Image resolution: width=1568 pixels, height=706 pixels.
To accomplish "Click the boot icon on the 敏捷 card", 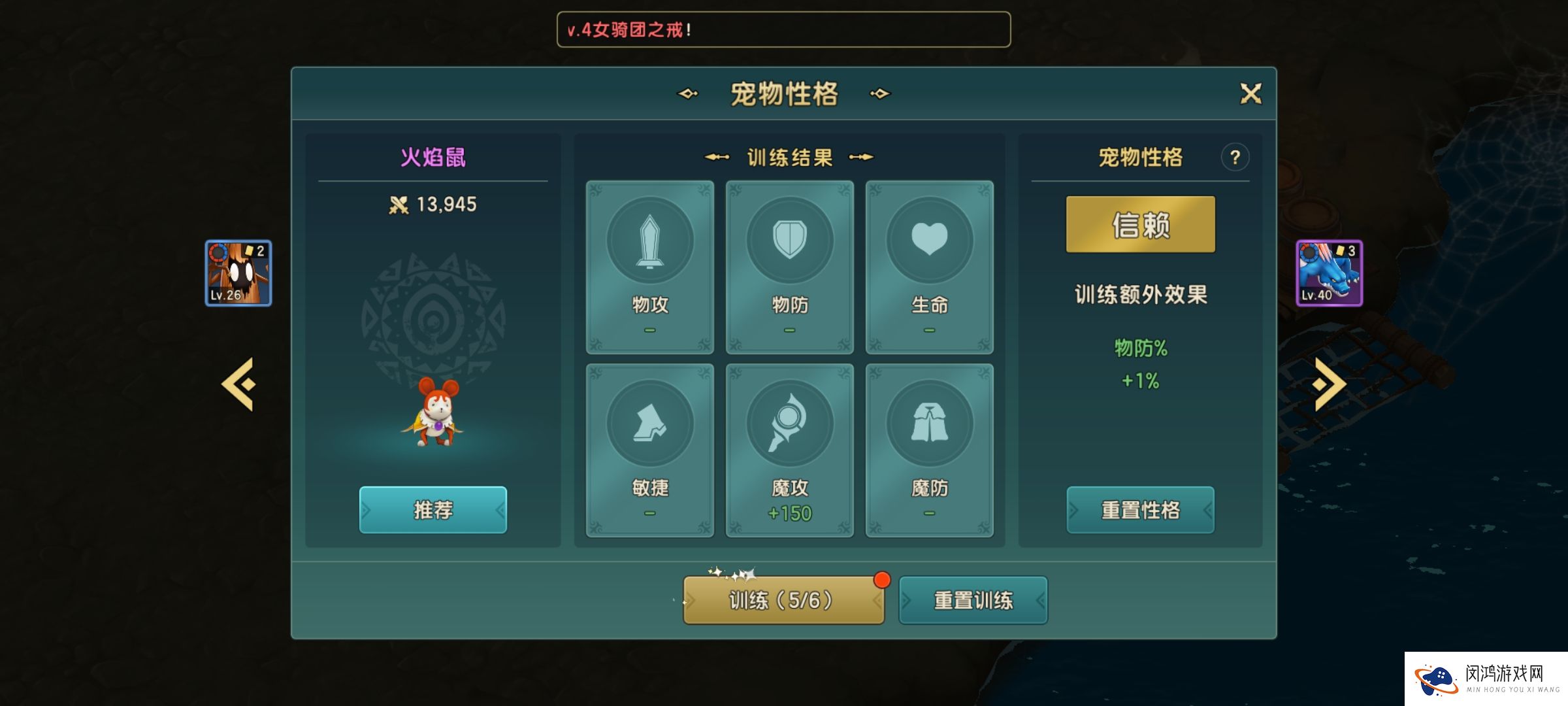I will point(650,423).
